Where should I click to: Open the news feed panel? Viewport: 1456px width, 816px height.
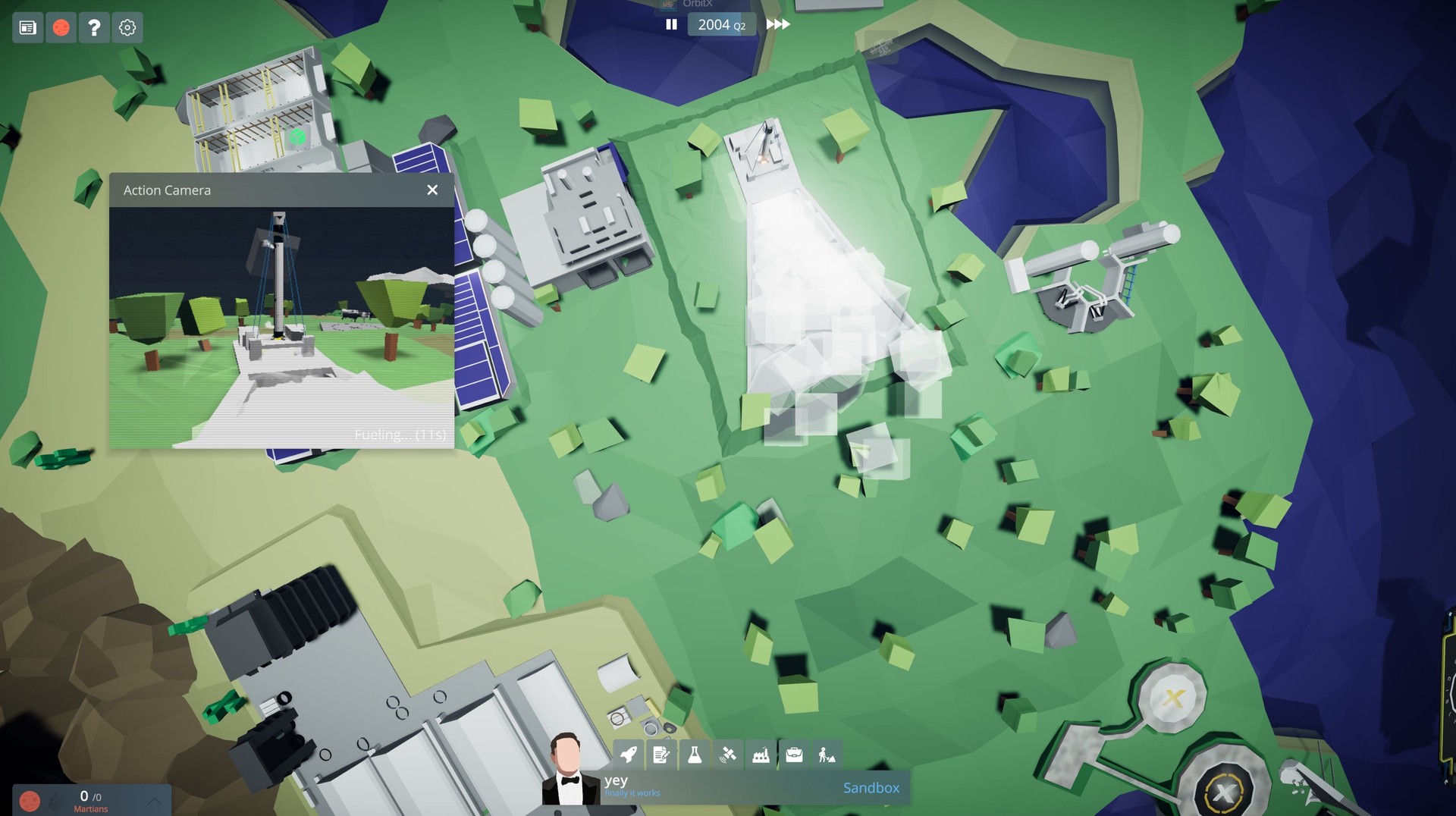28,27
